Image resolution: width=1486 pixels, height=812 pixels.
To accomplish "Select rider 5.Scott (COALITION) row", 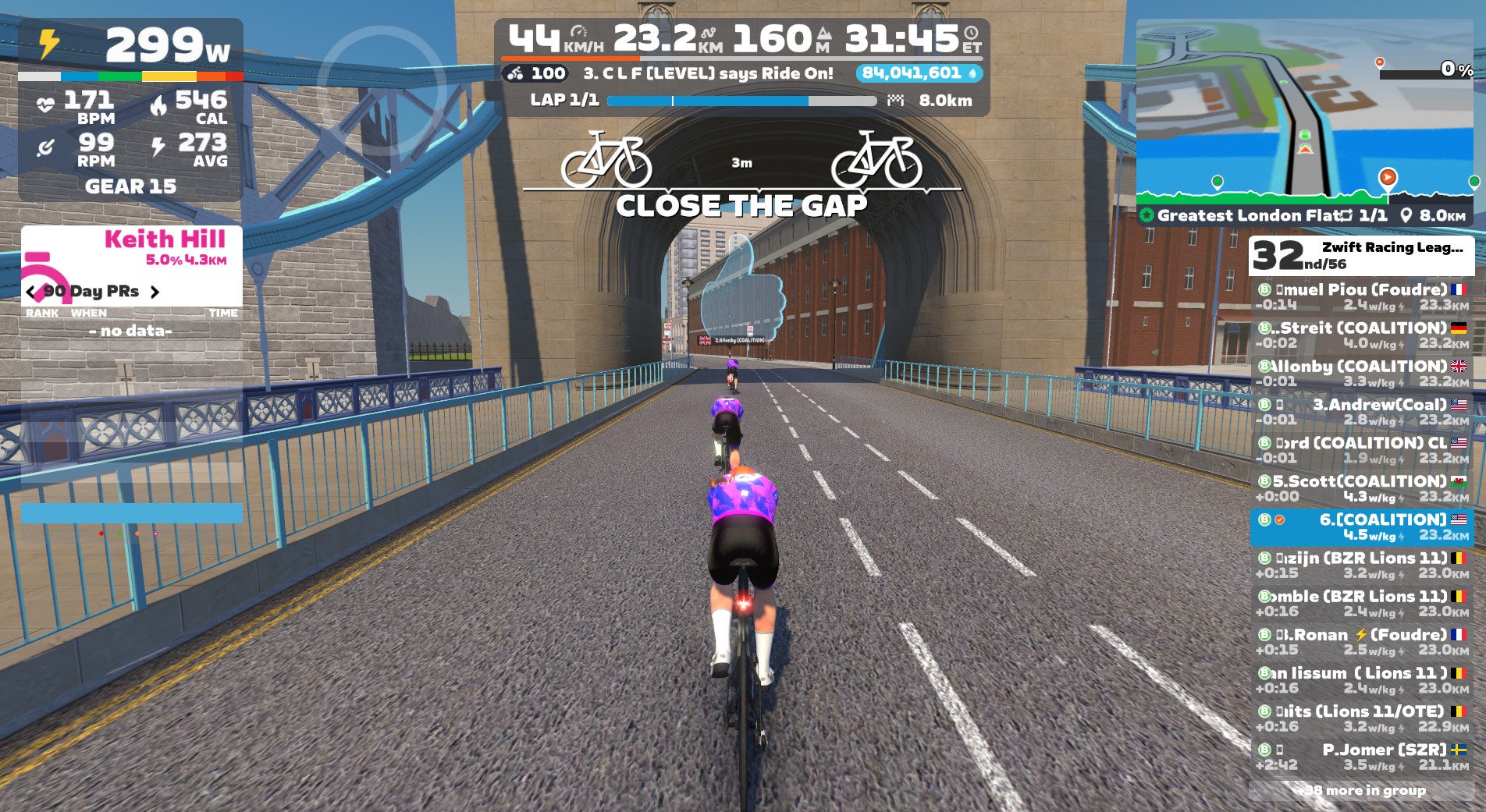I will (1361, 488).
